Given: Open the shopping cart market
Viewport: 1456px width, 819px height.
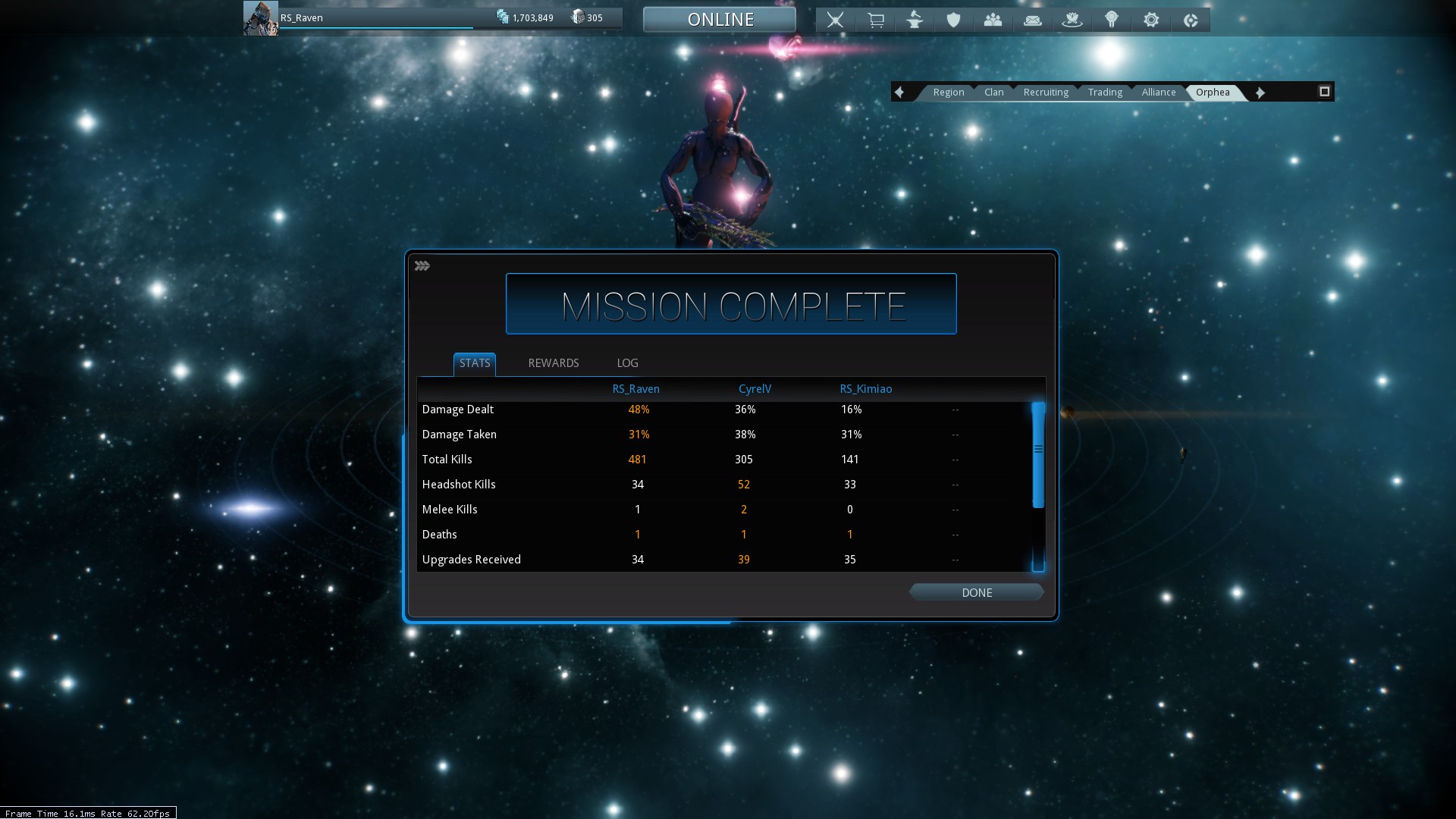Looking at the screenshot, I should click(x=875, y=20).
